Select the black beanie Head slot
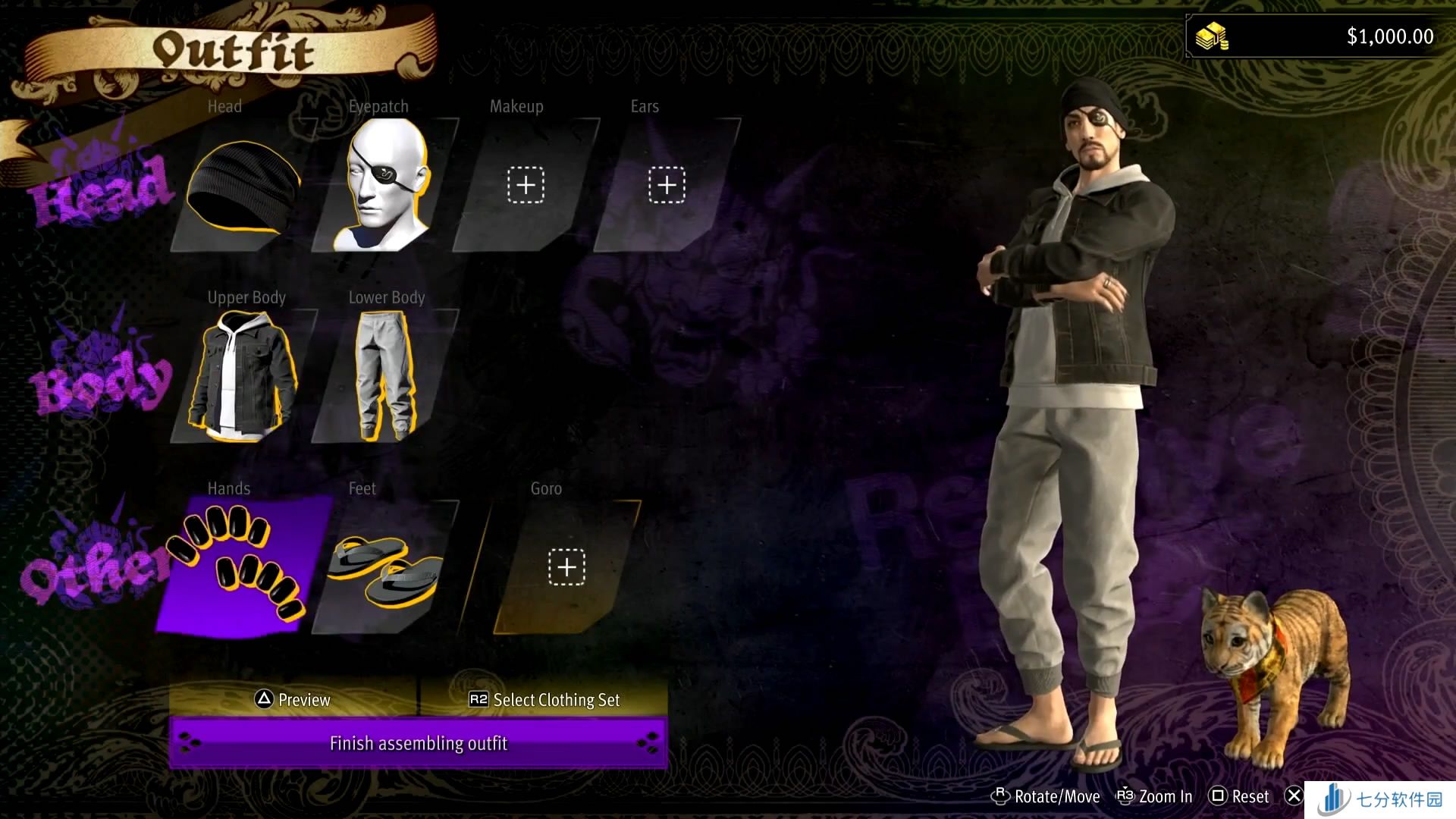Screen dimensions: 1456x819 (x=243, y=187)
